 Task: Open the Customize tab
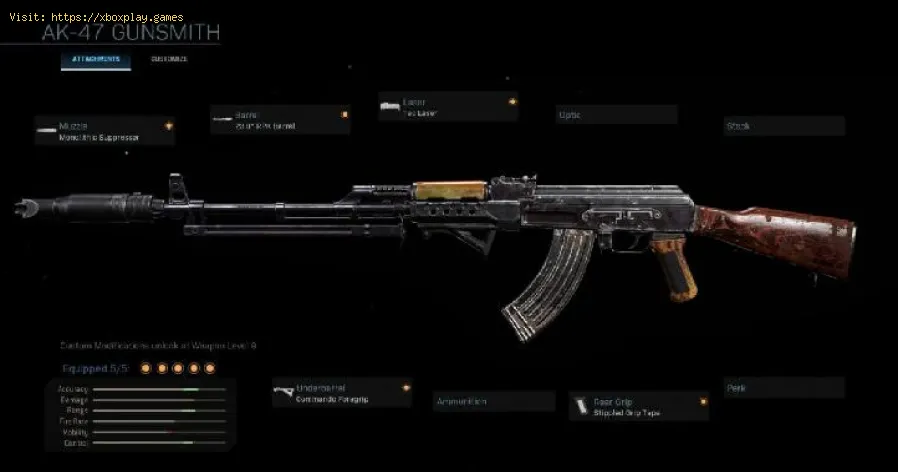click(169, 60)
